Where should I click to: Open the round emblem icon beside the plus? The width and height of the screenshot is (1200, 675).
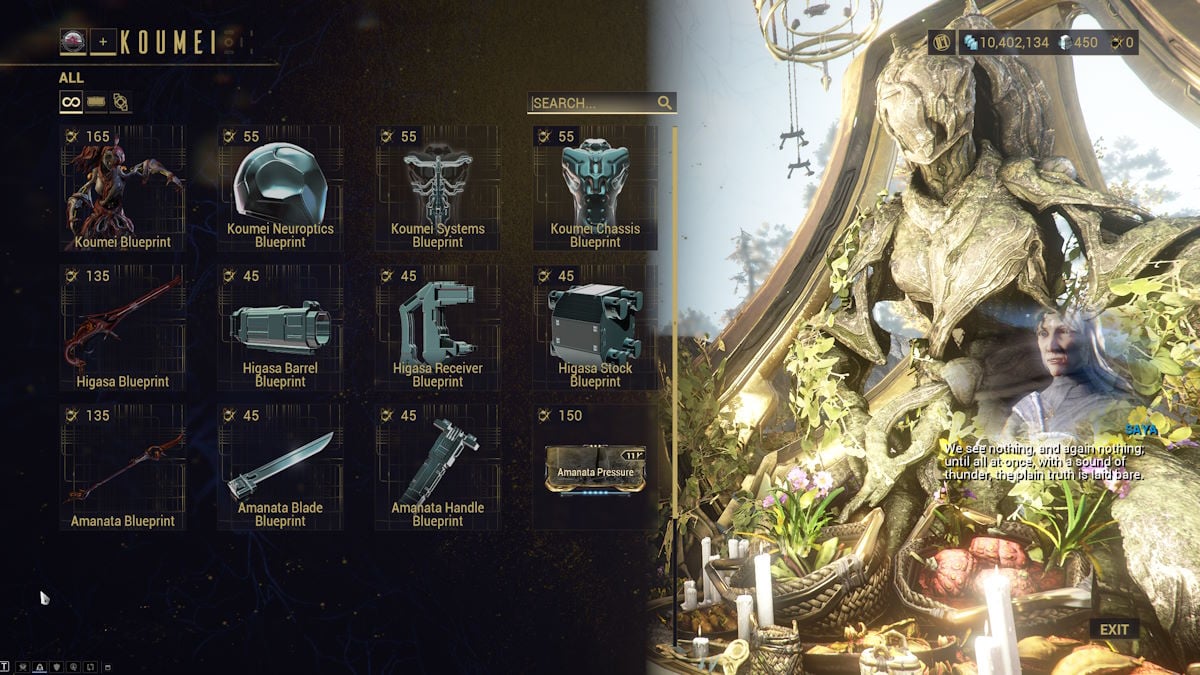pos(73,42)
